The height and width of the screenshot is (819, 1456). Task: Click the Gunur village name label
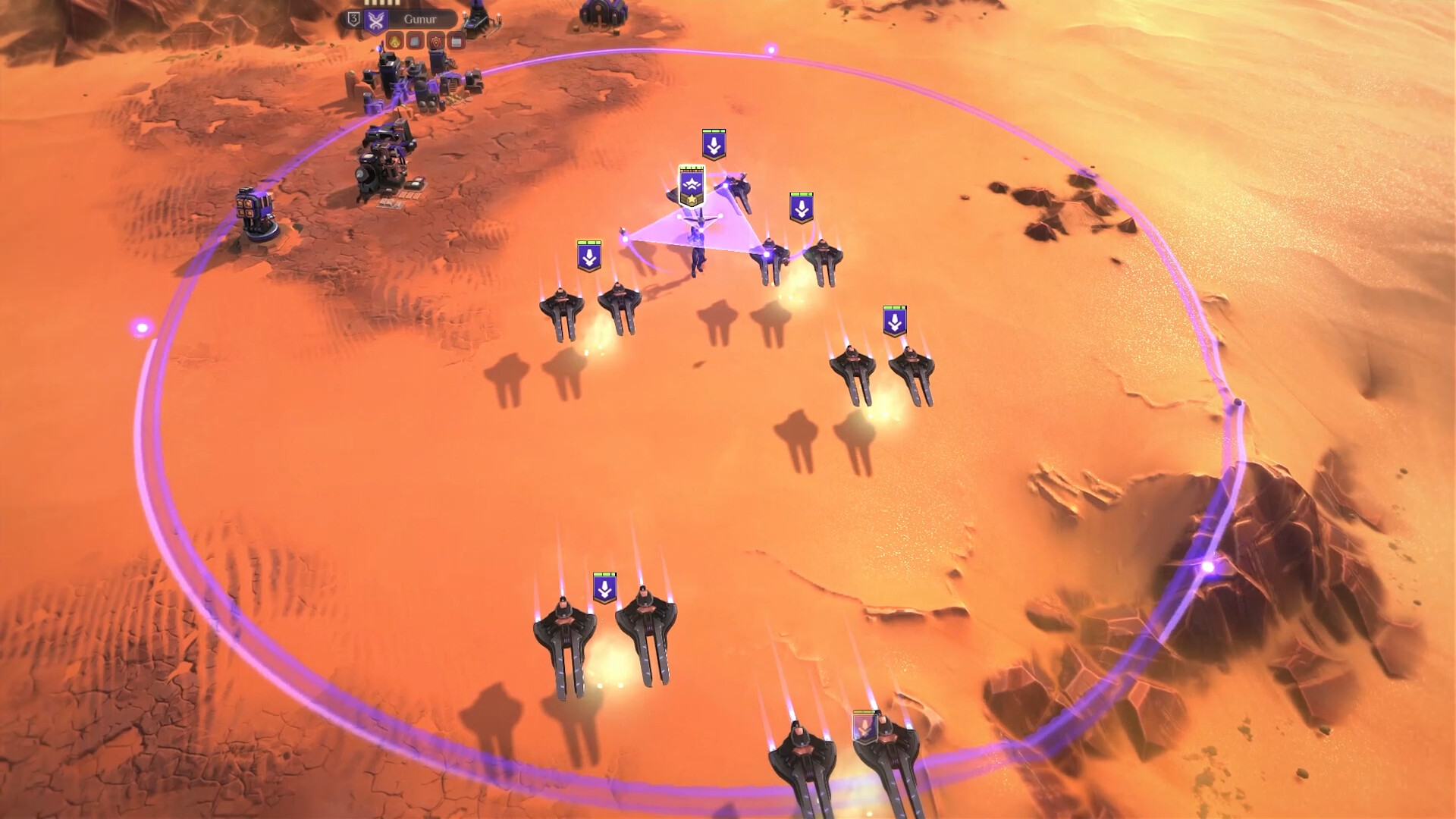[x=422, y=19]
